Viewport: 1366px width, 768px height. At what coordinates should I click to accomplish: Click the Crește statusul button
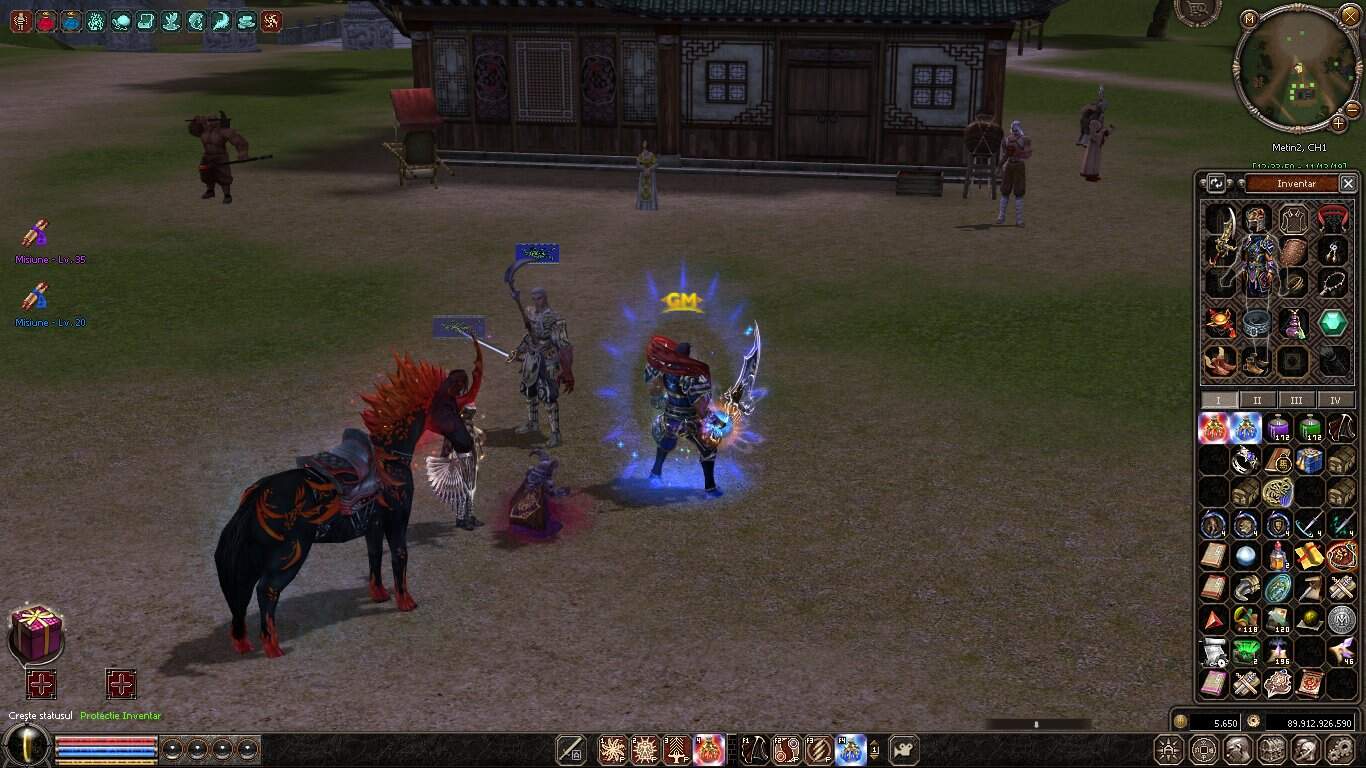(41, 685)
